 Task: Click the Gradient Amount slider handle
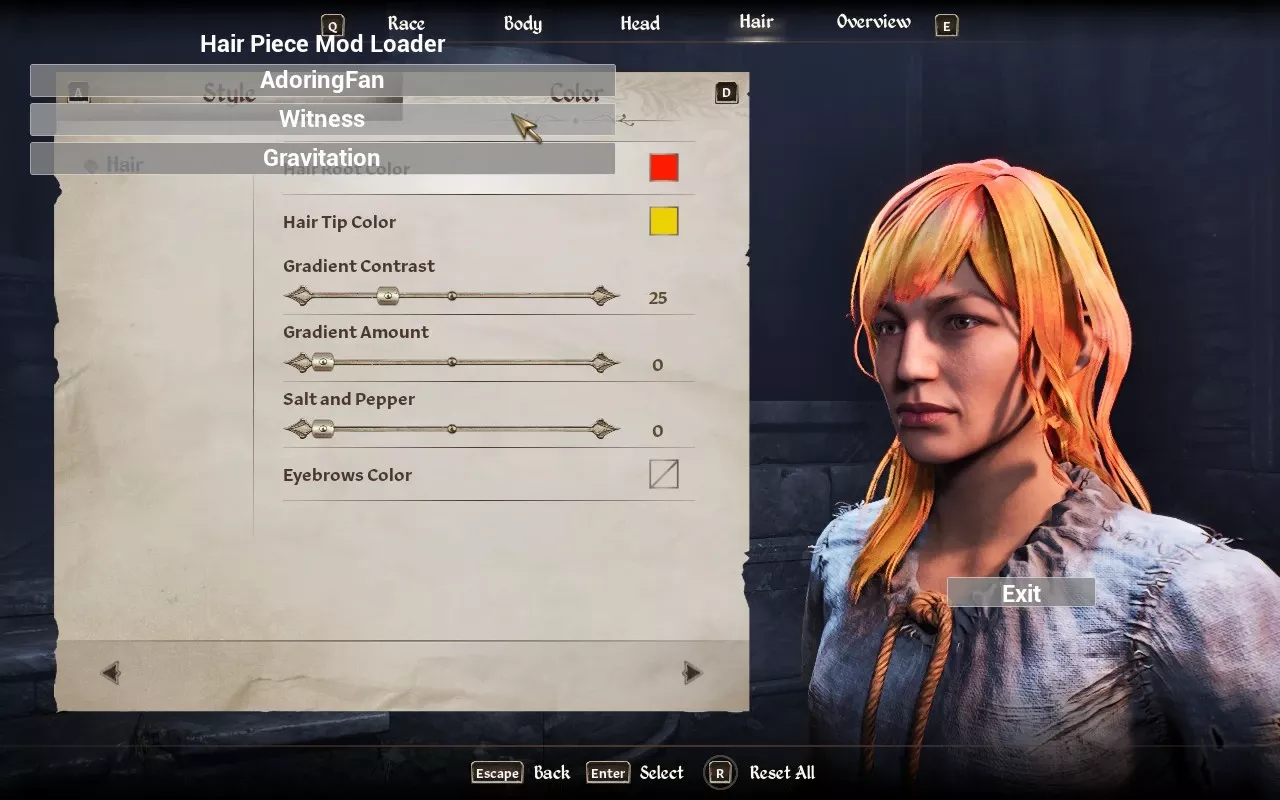tap(322, 363)
